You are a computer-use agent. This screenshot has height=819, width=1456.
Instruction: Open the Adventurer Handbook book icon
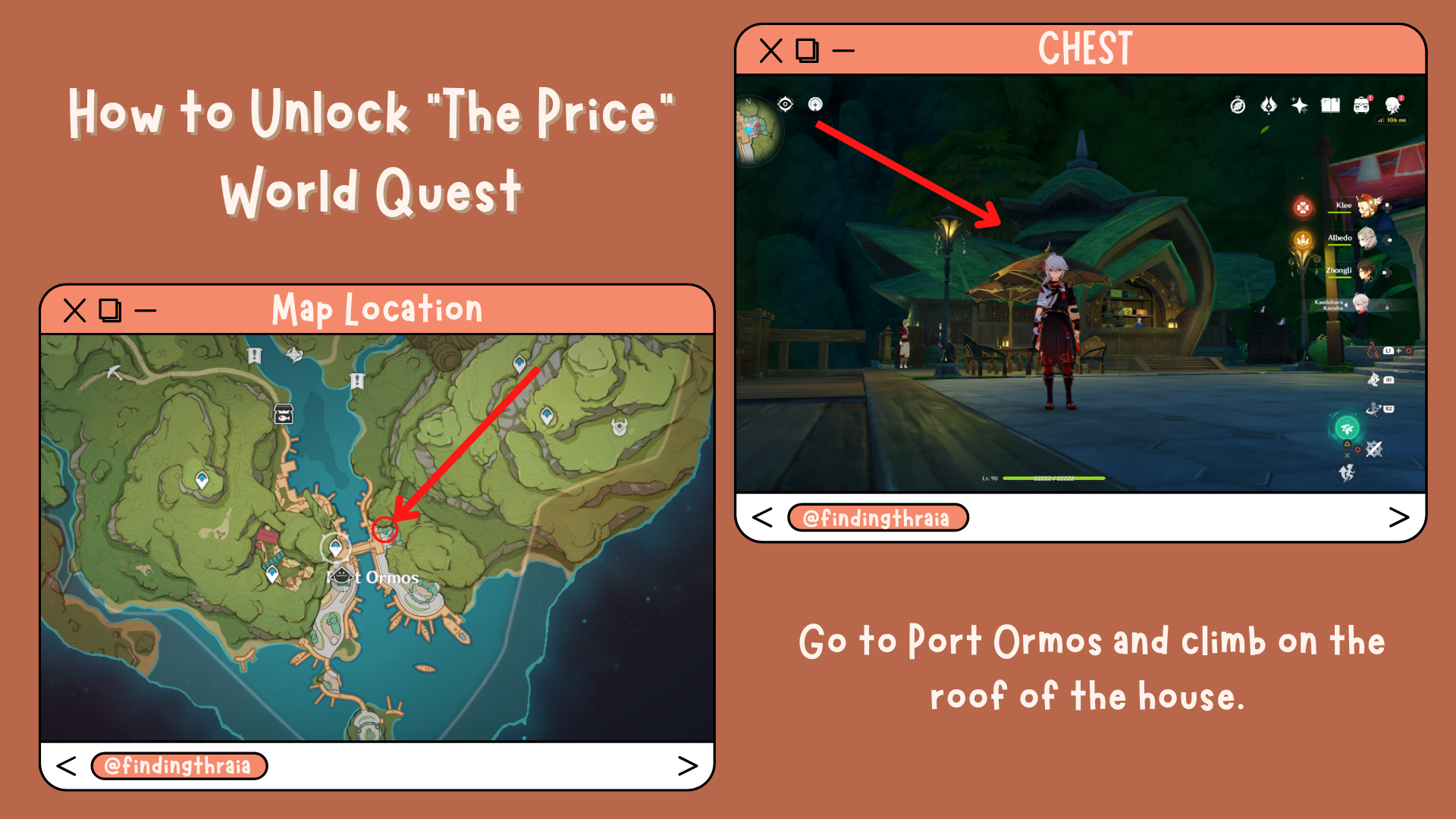(x=1330, y=105)
